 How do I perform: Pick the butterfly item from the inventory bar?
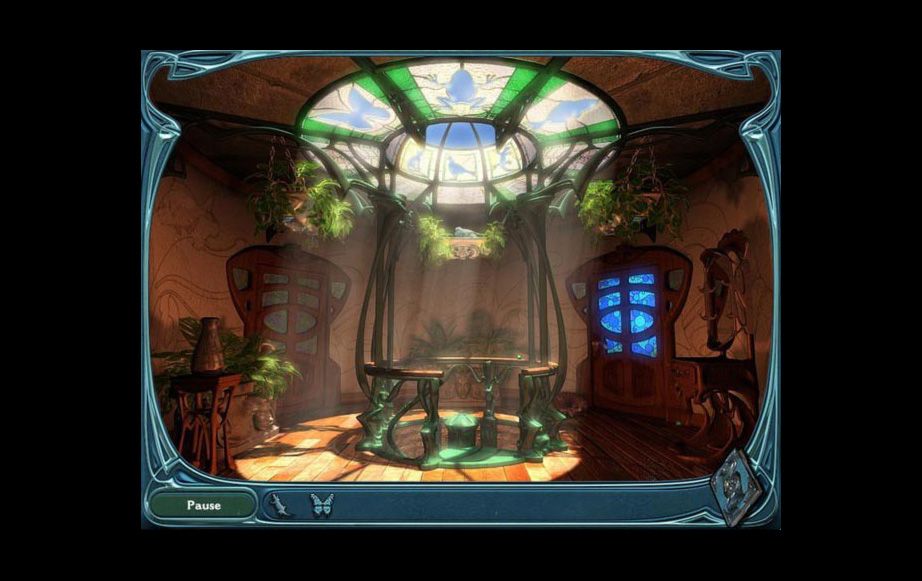pos(321,505)
